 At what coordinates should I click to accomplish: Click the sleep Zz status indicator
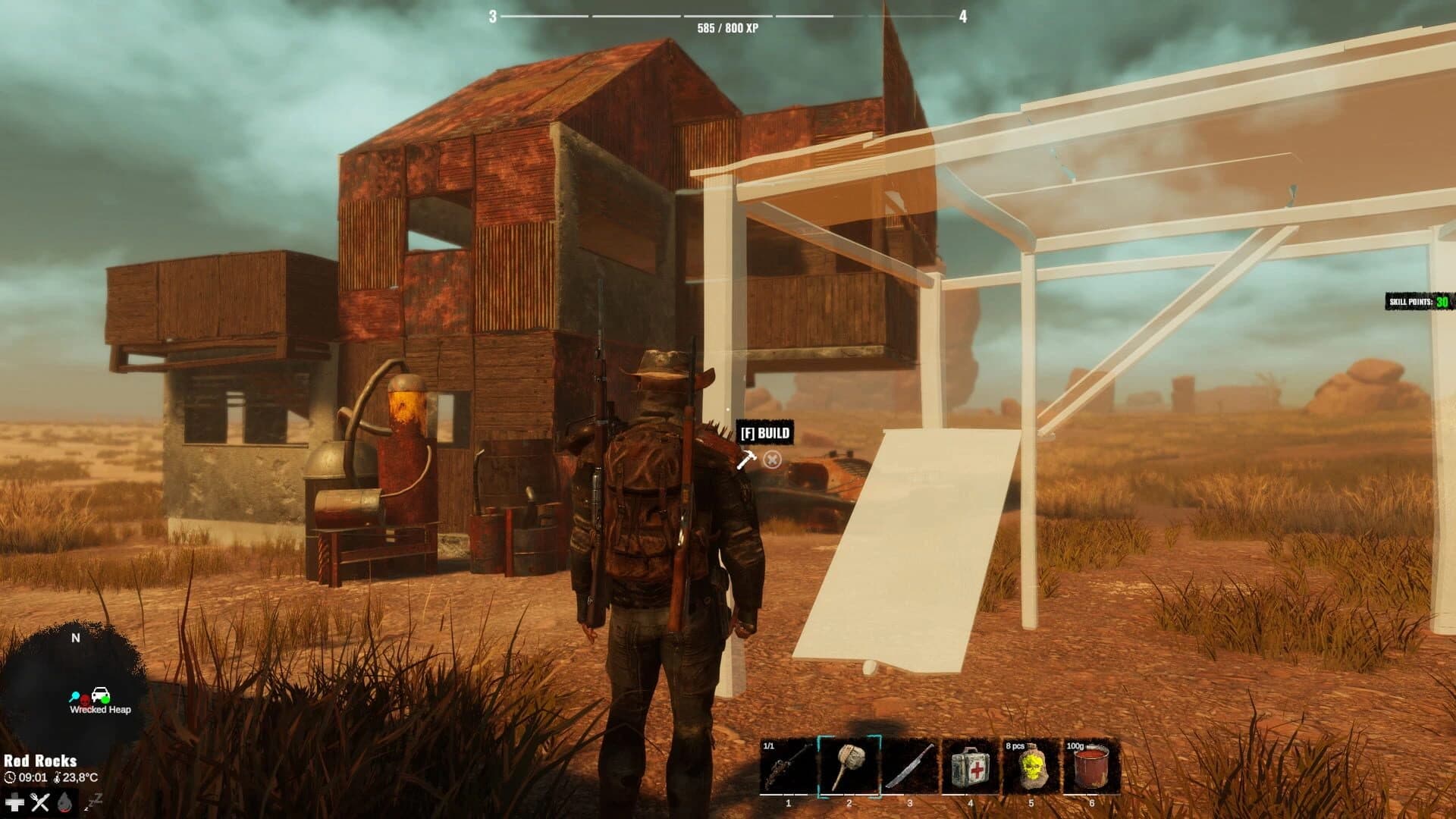tap(93, 802)
